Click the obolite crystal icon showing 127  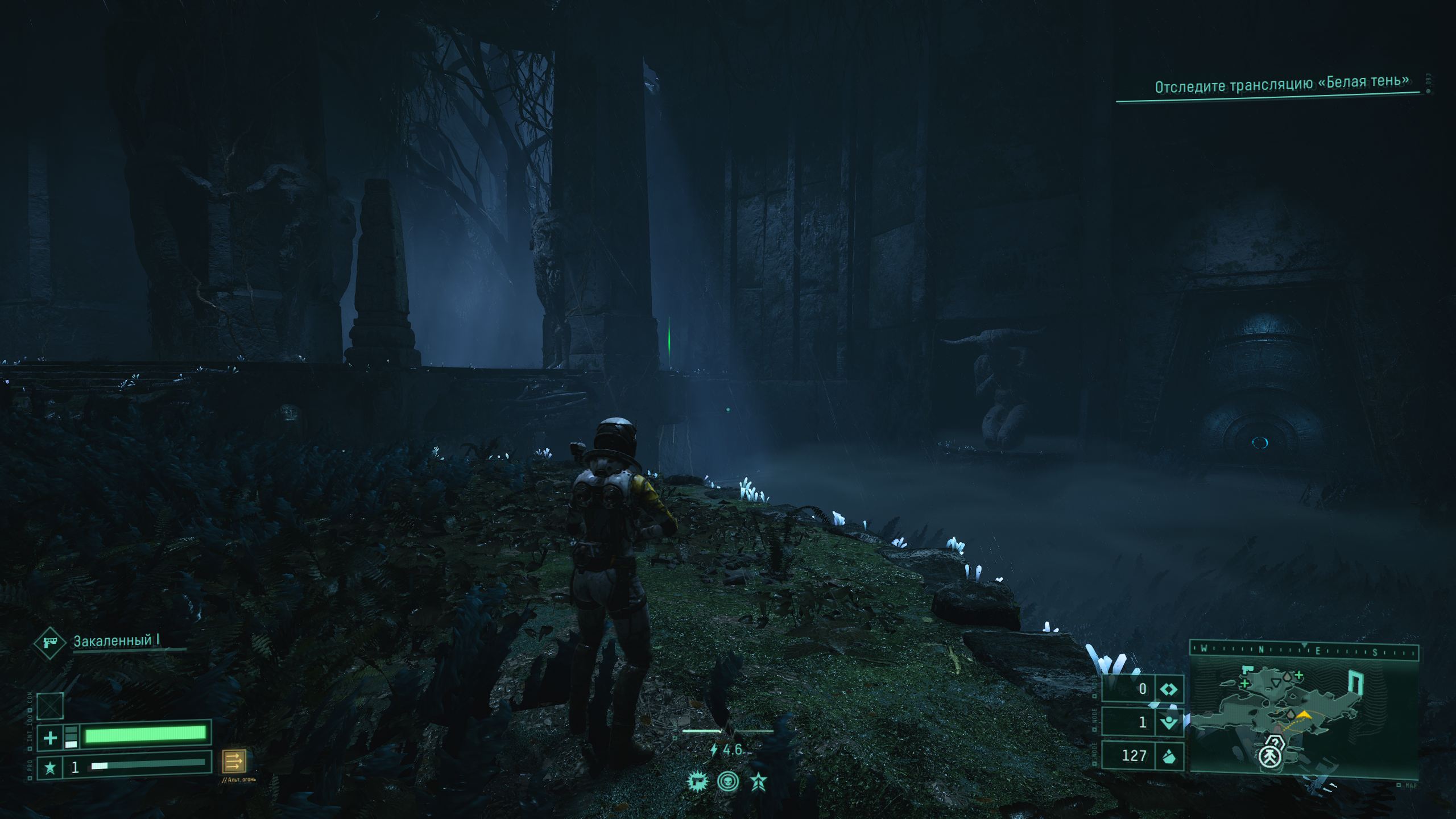click(x=1169, y=756)
